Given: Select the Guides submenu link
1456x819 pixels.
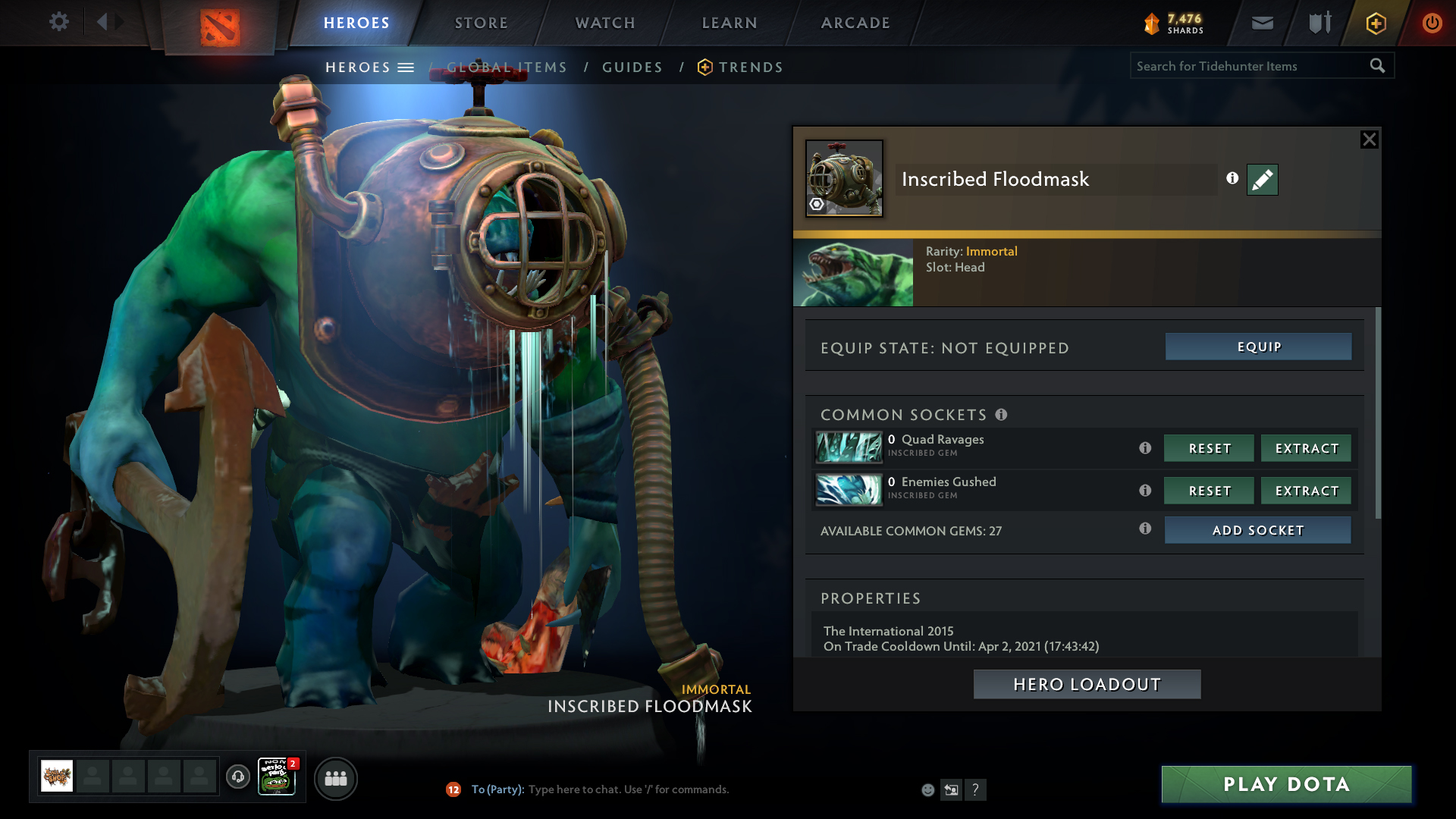Looking at the screenshot, I should [632, 67].
